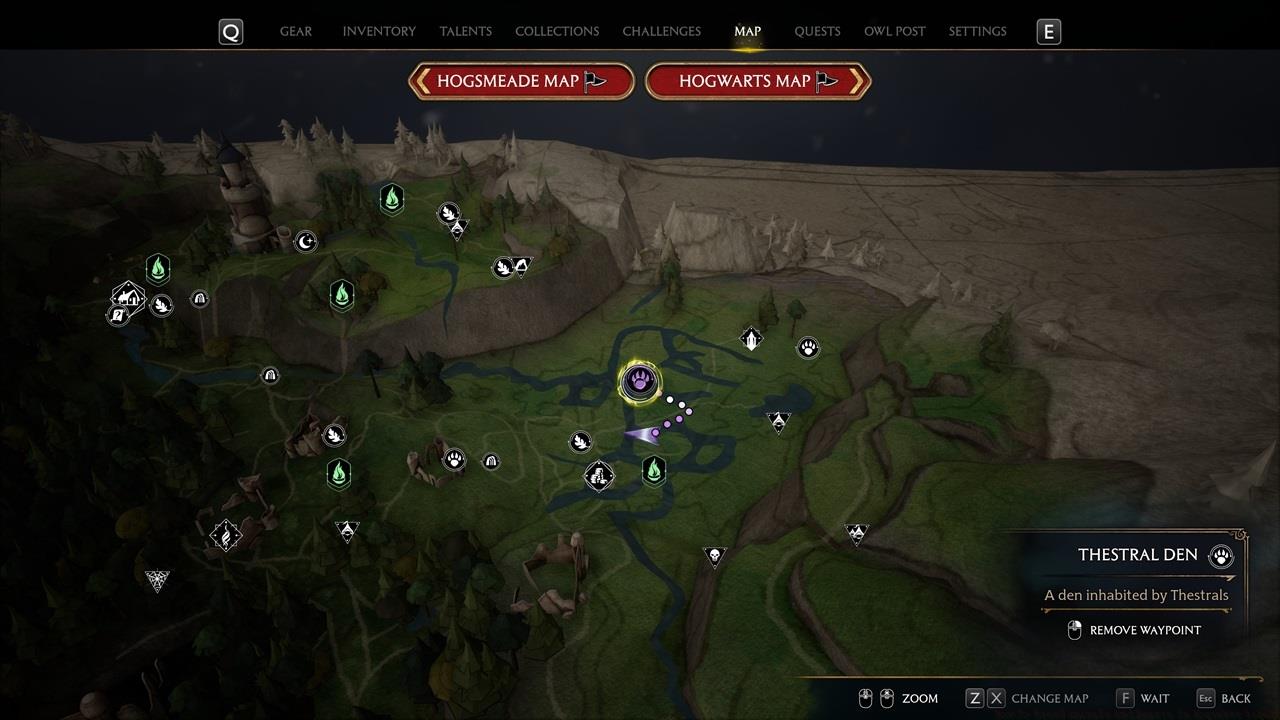Image resolution: width=1280 pixels, height=720 pixels.
Task: Click the Q bumper icon in the top bar
Action: (230, 31)
